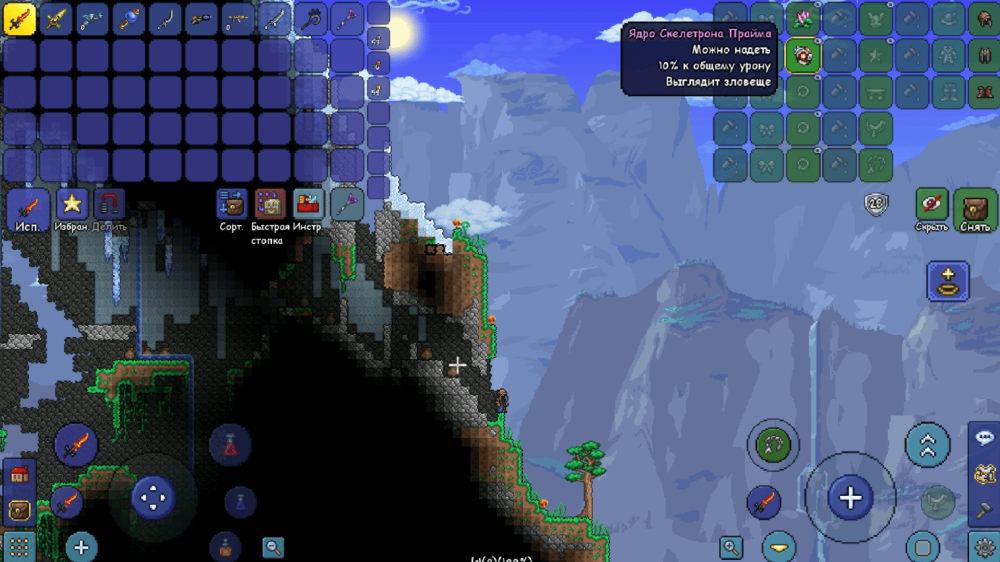Screen dimensions: 1000x562
Task: Tap the left magnifier zoom button
Action: click(273, 547)
